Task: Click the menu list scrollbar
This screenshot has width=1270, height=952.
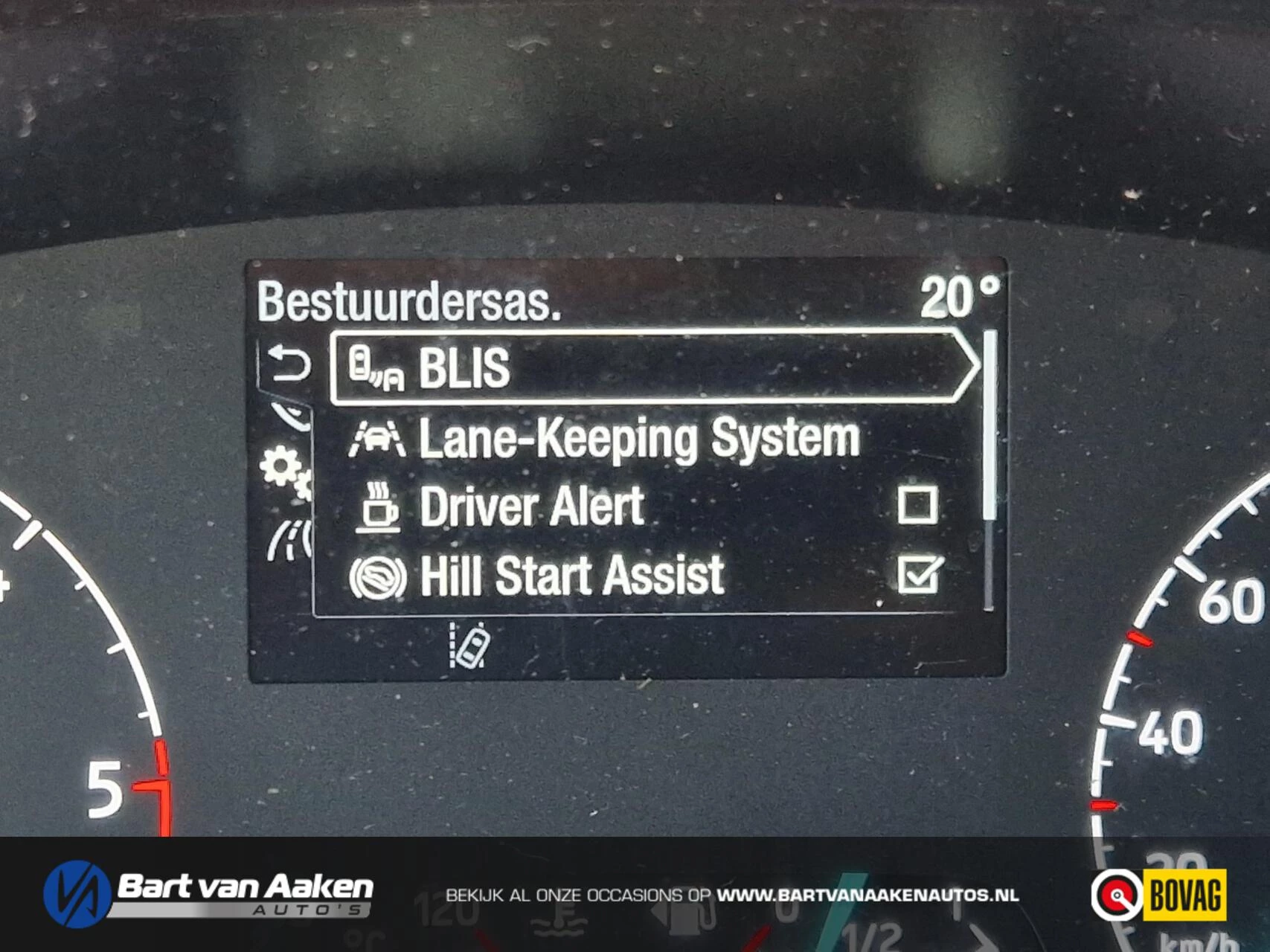Action: click(x=989, y=425)
